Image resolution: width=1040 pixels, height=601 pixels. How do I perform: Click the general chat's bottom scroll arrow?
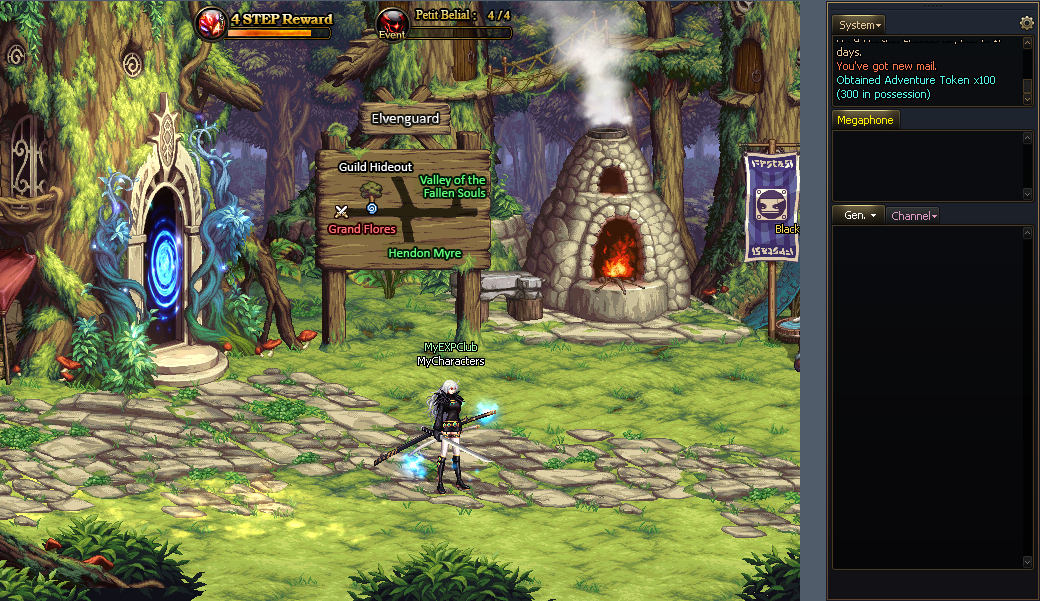(1027, 563)
